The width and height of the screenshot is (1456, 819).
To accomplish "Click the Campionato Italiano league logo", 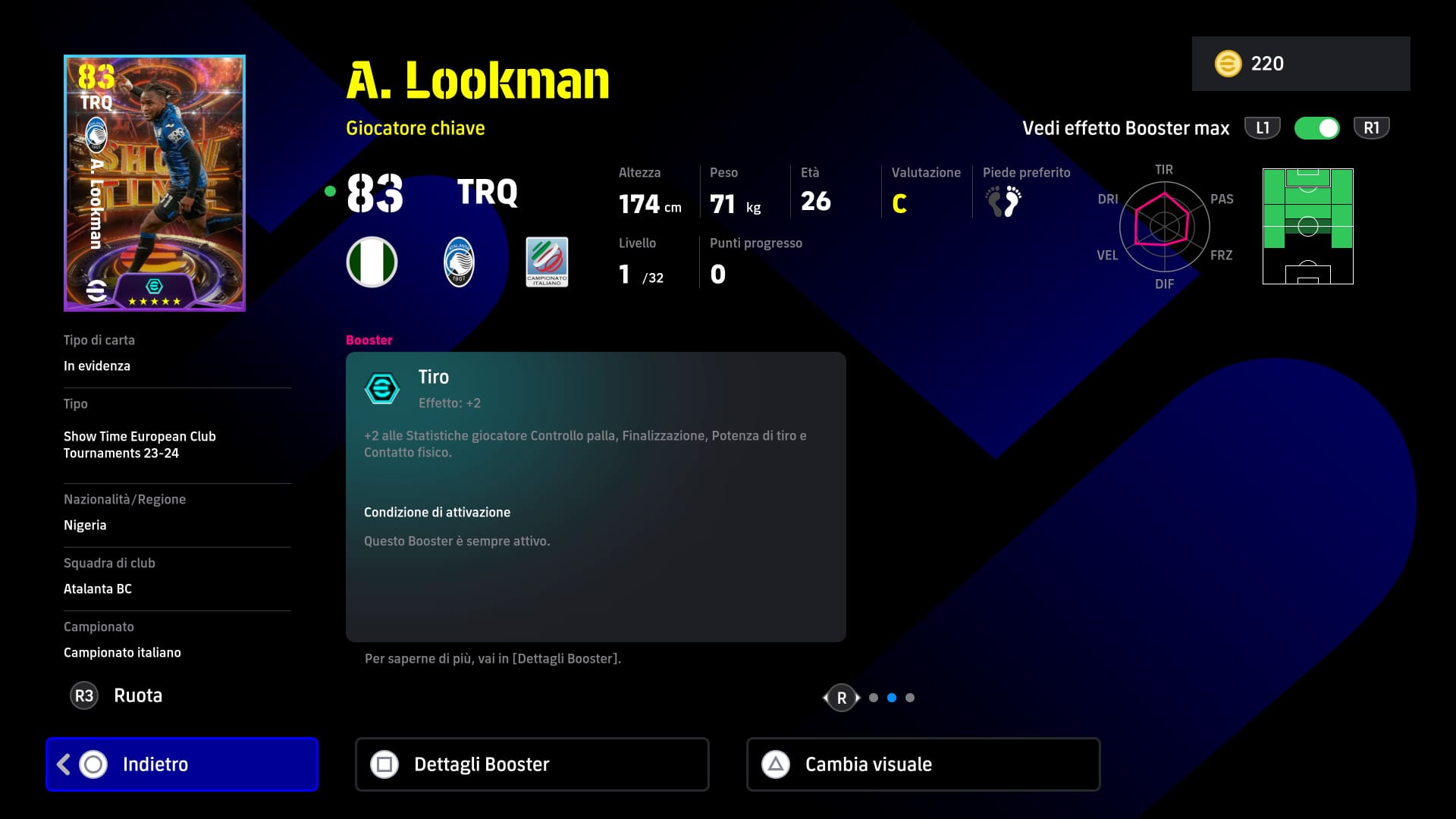I will pyautogui.click(x=547, y=262).
